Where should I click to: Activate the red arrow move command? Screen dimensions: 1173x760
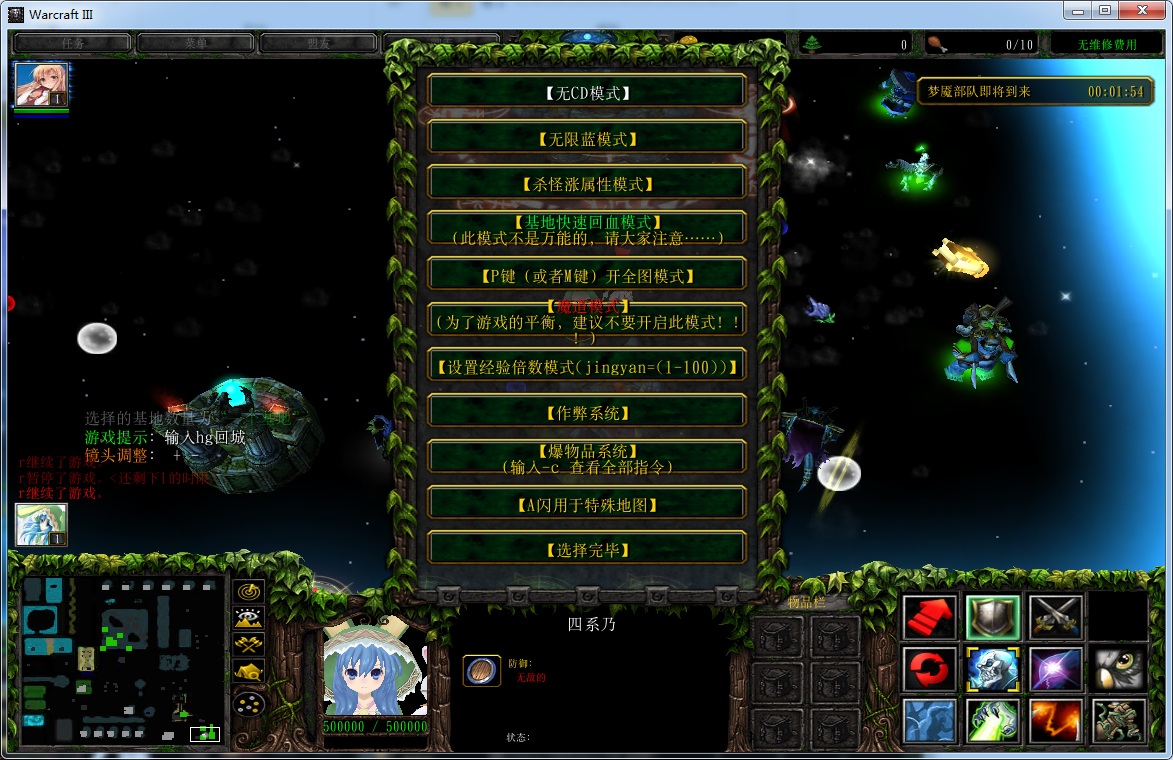pos(930,617)
